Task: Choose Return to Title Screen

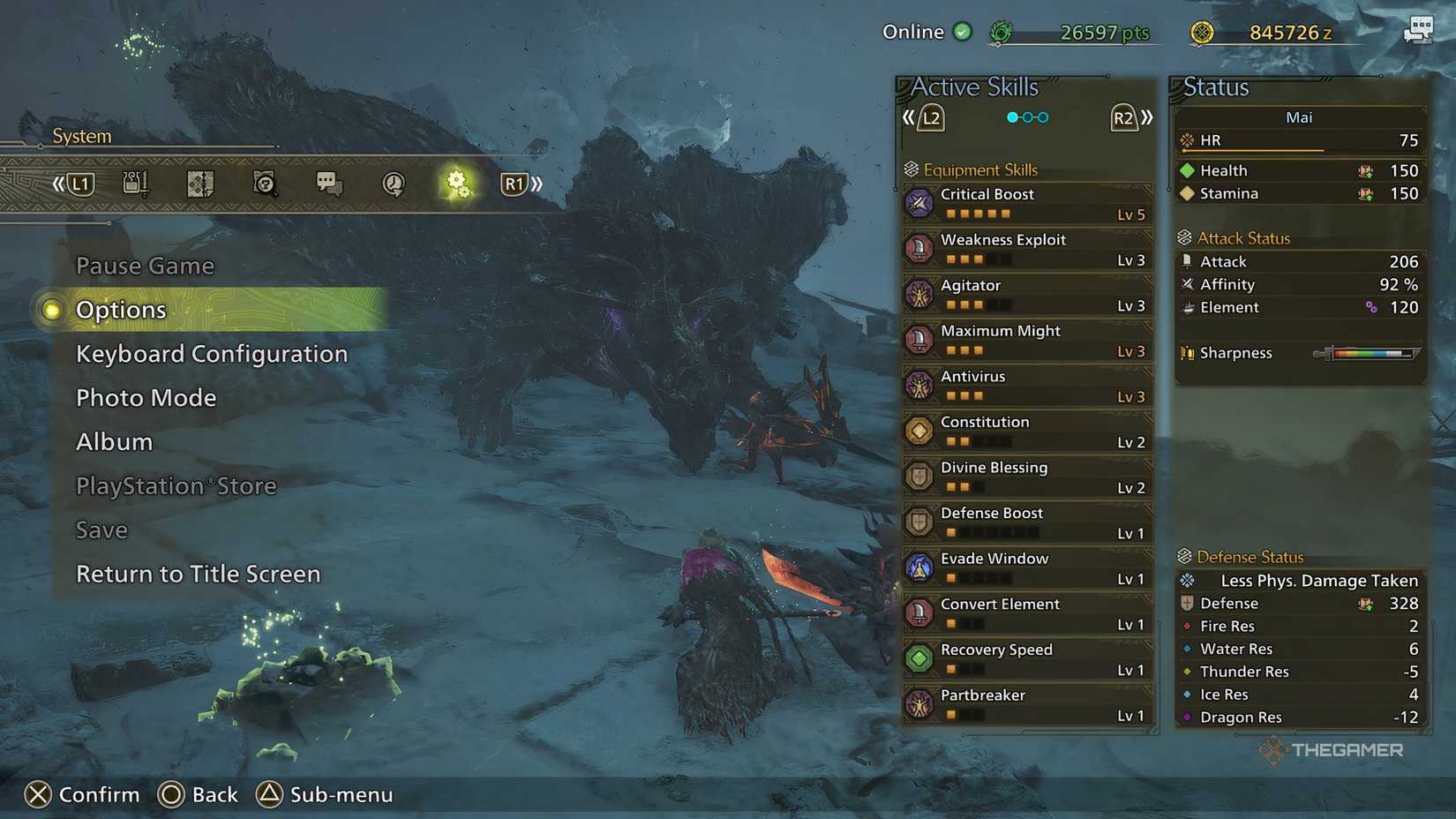Action: pyautogui.click(x=198, y=574)
